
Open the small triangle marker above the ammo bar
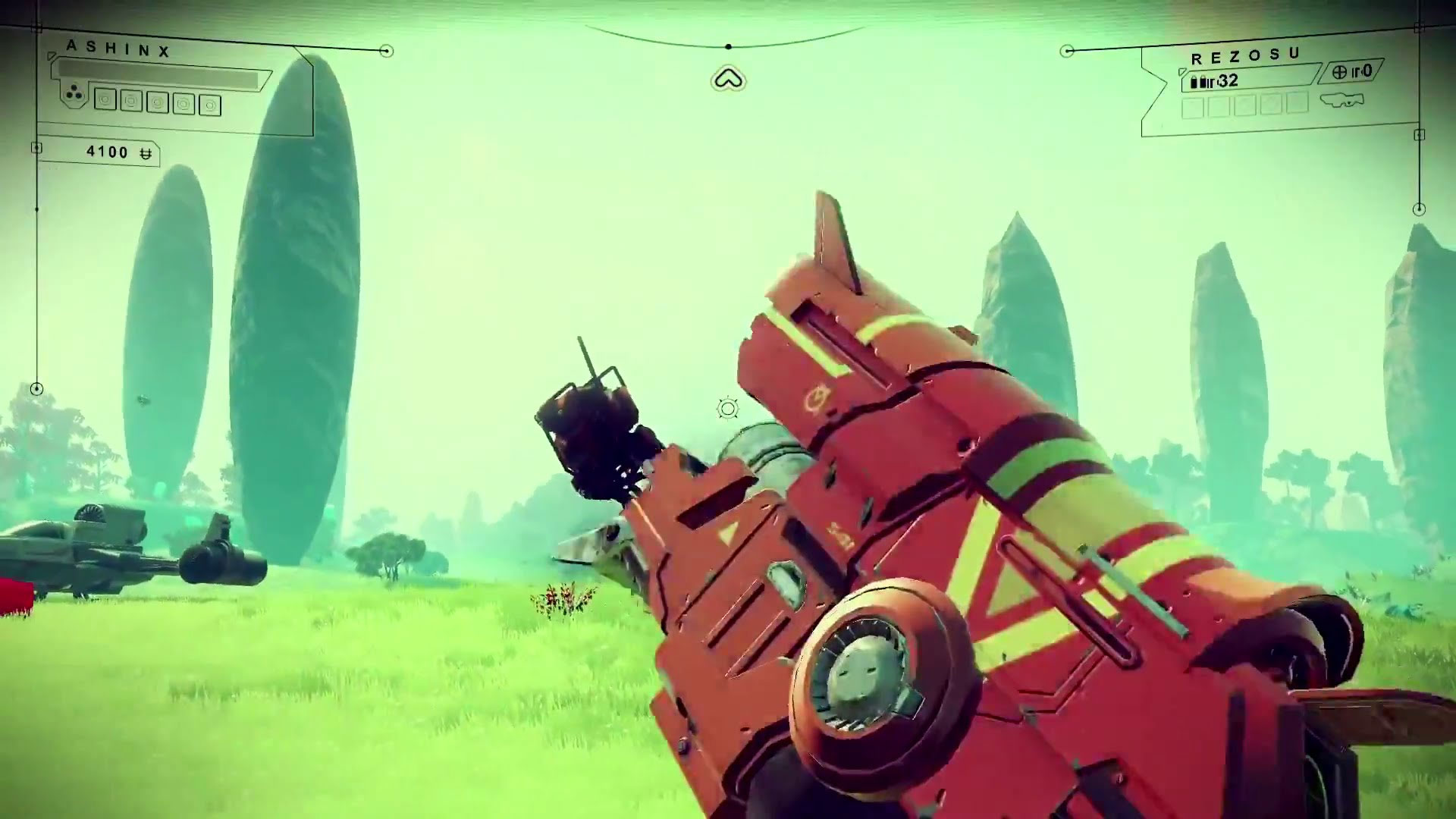(x=1182, y=71)
